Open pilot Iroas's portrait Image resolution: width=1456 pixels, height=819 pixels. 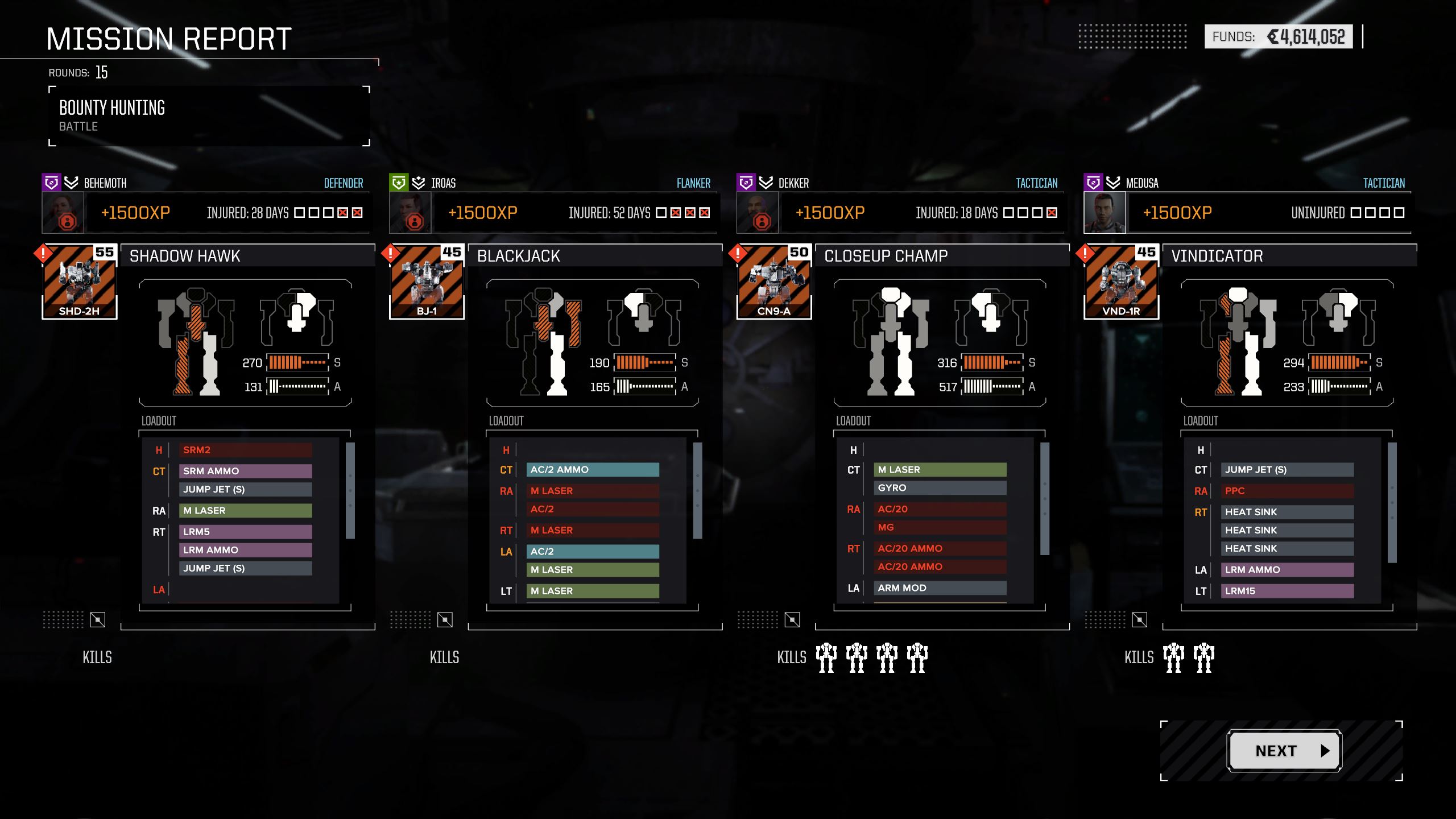pos(410,213)
